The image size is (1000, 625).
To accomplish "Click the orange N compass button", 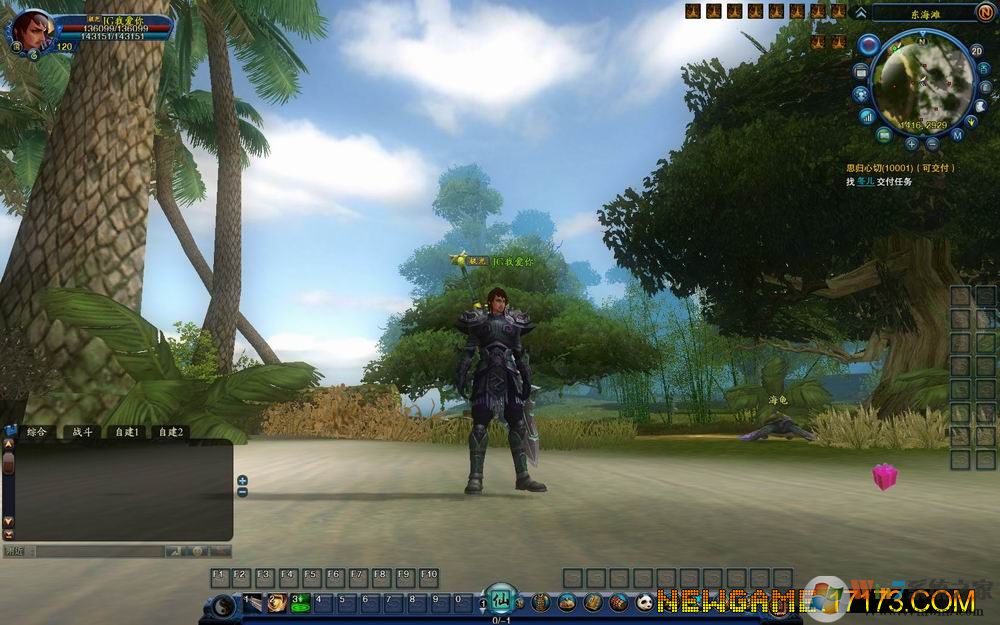I will [986, 12].
